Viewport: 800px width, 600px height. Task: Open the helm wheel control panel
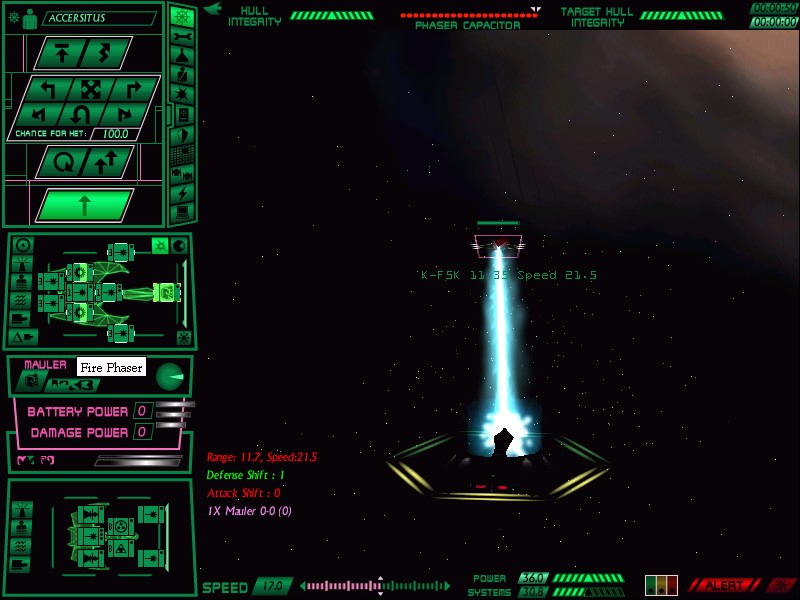(x=182, y=16)
